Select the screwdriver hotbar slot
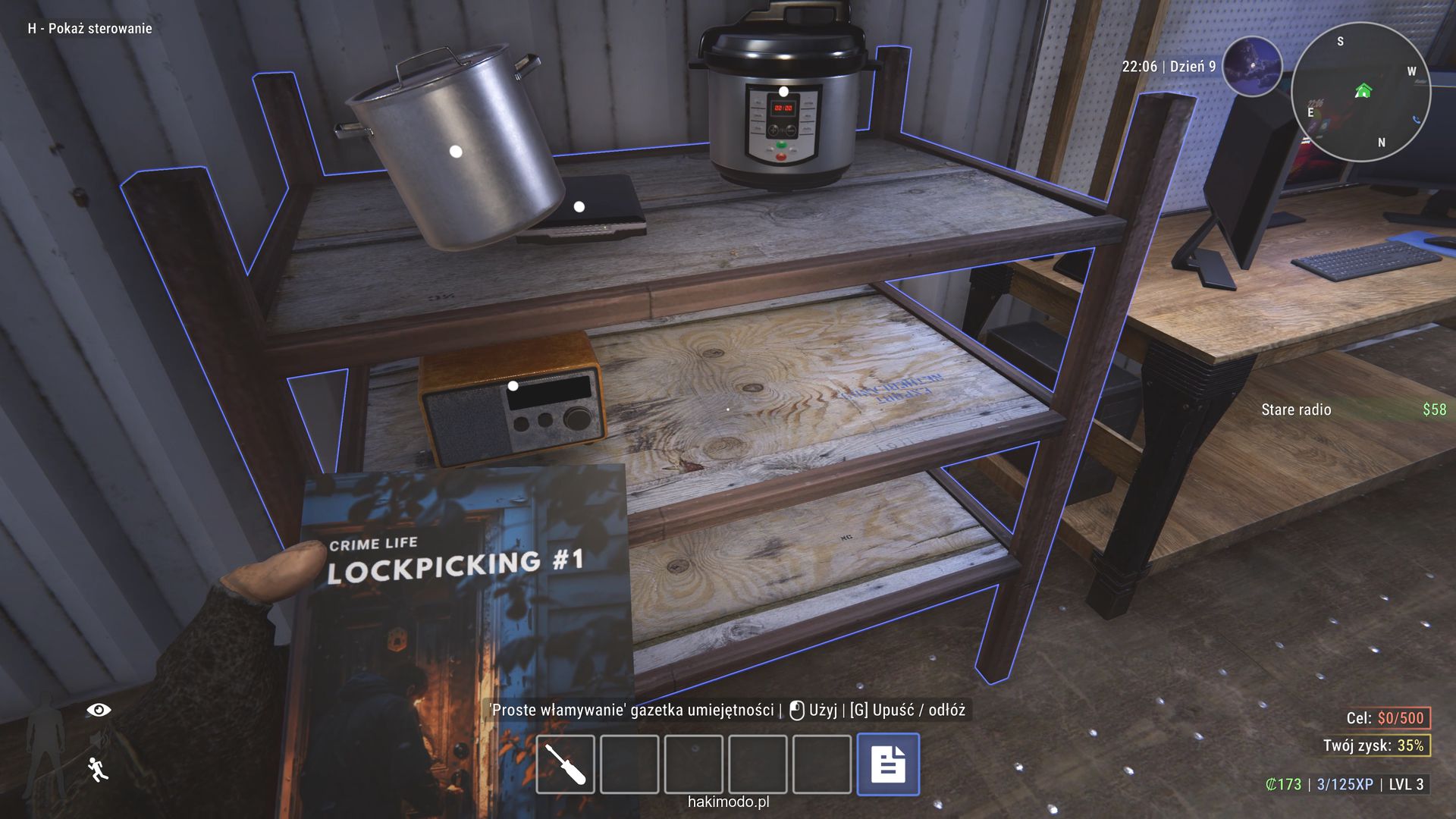Image resolution: width=1456 pixels, height=819 pixels. click(565, 764)
